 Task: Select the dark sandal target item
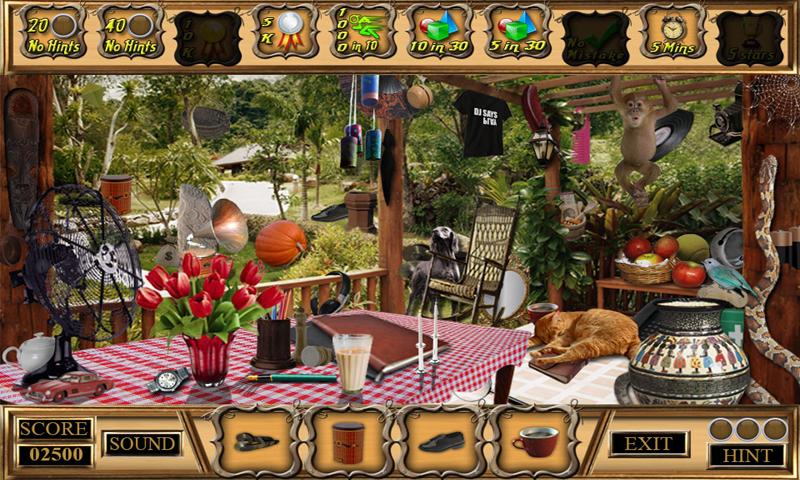[x=255, y=441]
